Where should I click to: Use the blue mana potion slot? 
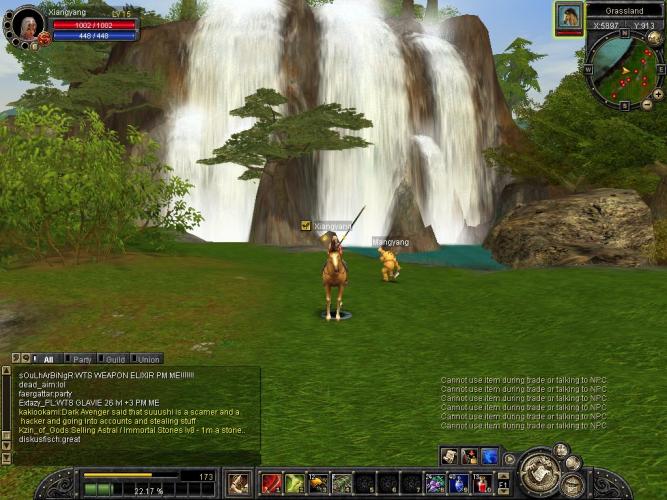pyautogui.click(x=459, y=484)
